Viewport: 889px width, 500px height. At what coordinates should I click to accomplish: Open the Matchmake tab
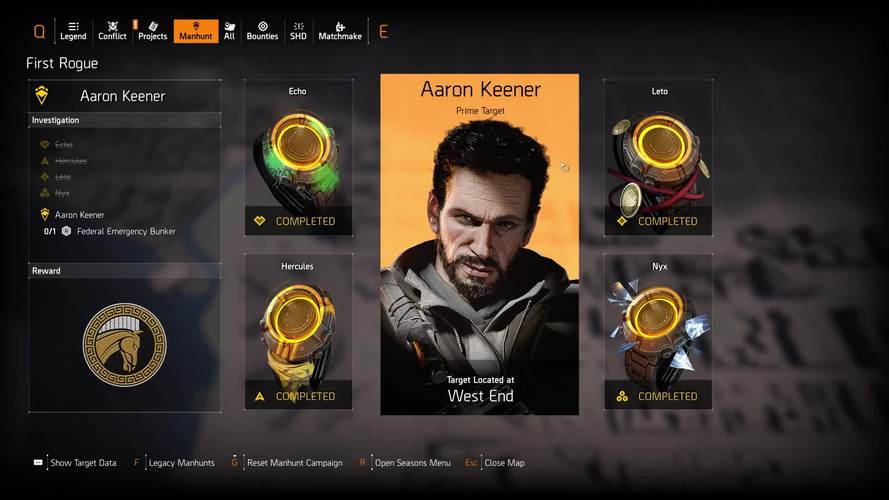coord(340,31)
